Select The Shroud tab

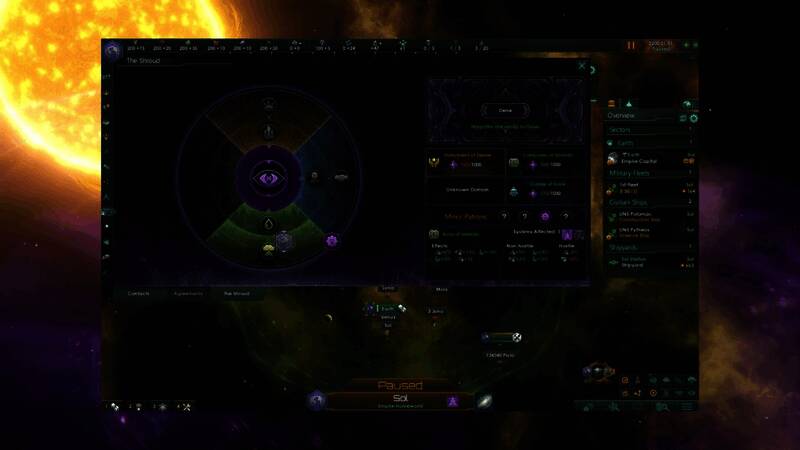[x=236, y=294]
